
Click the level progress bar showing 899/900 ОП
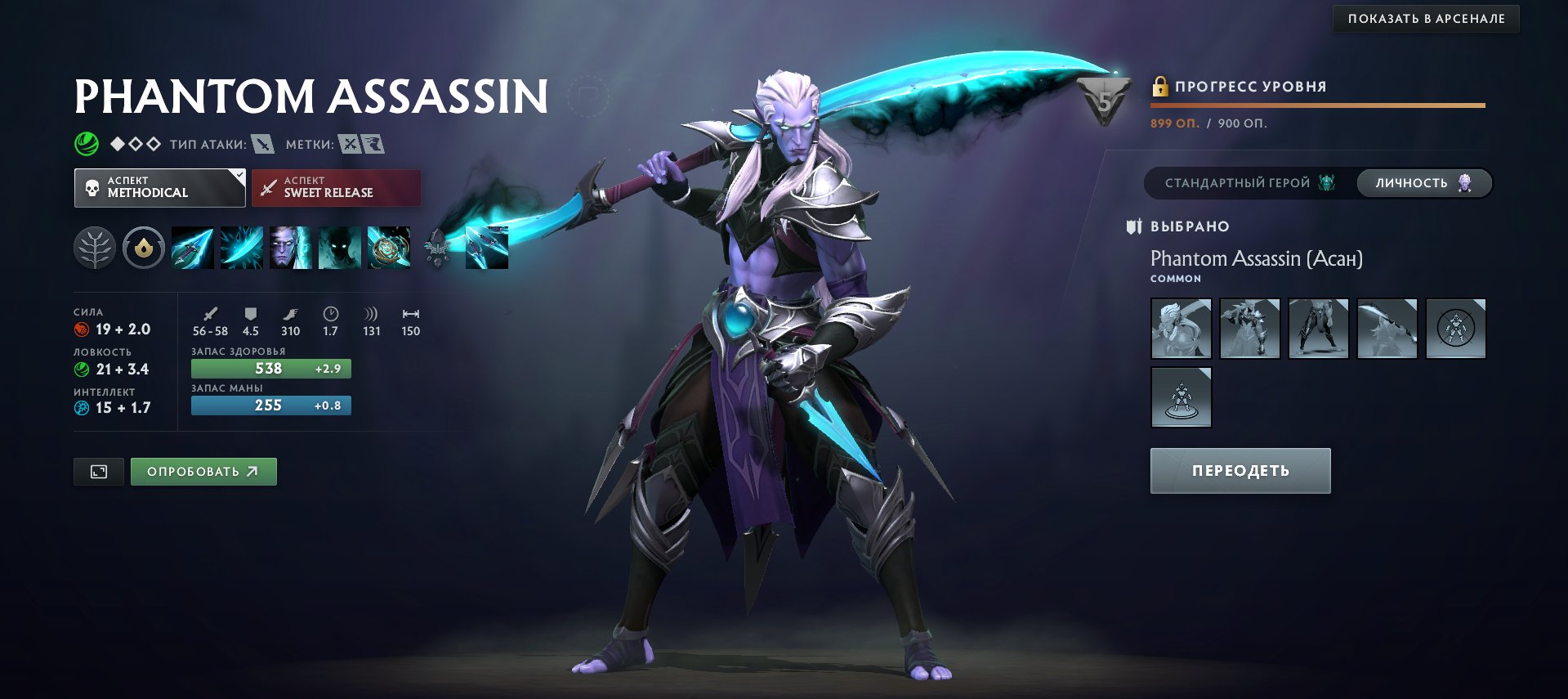(1317, 105)
